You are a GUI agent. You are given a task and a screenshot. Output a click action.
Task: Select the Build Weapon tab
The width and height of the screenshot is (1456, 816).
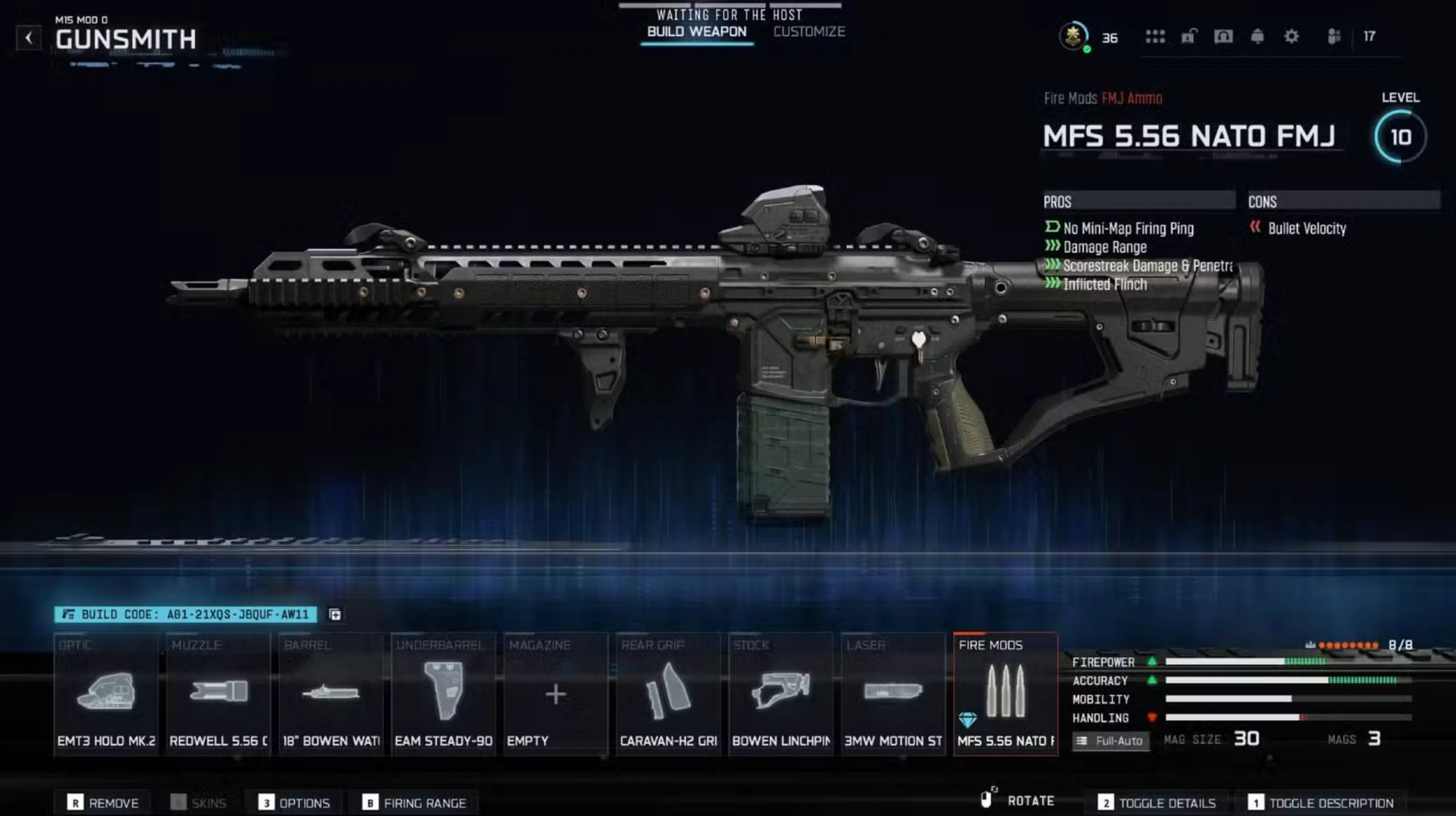(696, 31)
